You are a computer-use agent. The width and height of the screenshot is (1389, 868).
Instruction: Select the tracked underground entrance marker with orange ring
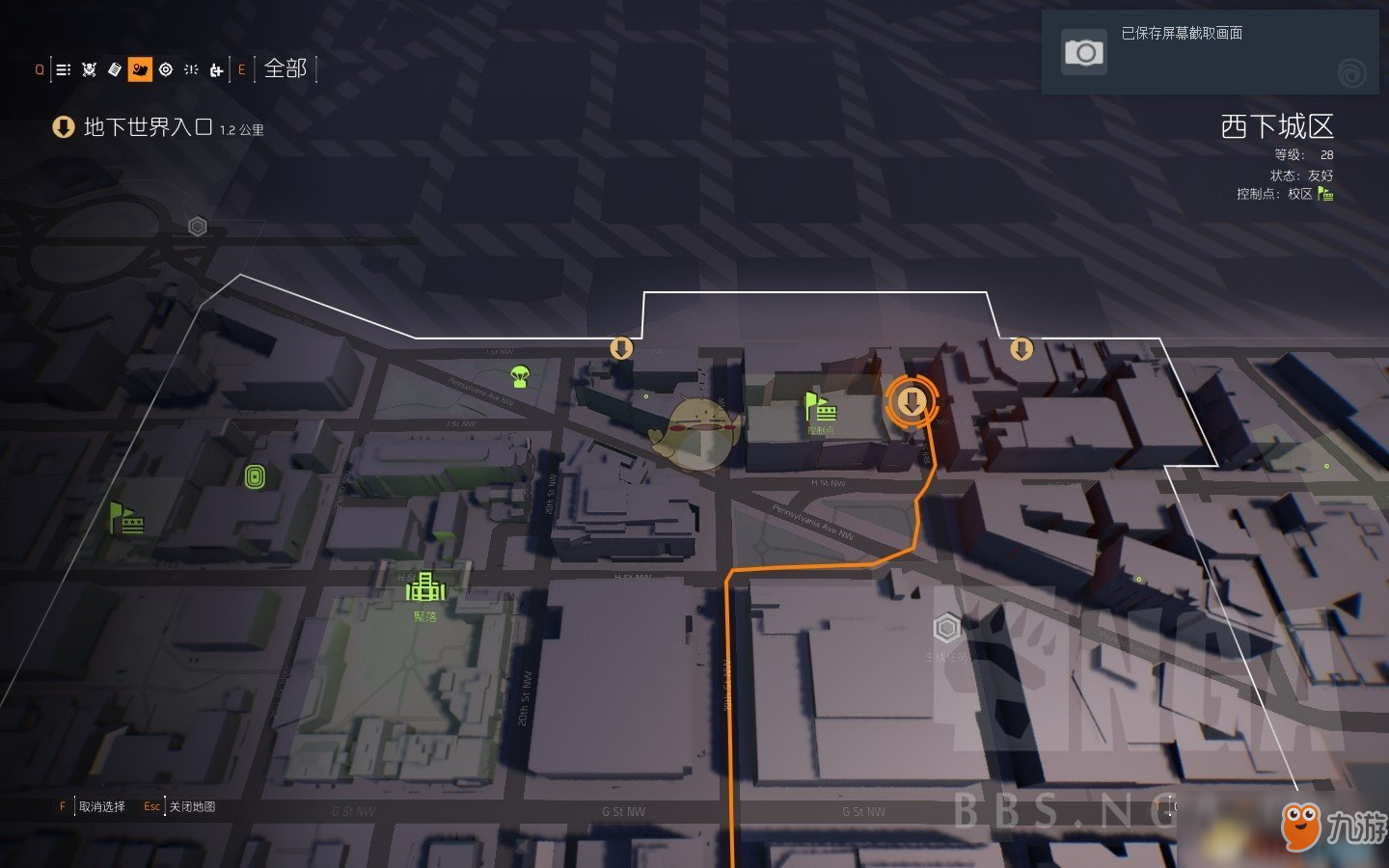(x=912, y=402)
